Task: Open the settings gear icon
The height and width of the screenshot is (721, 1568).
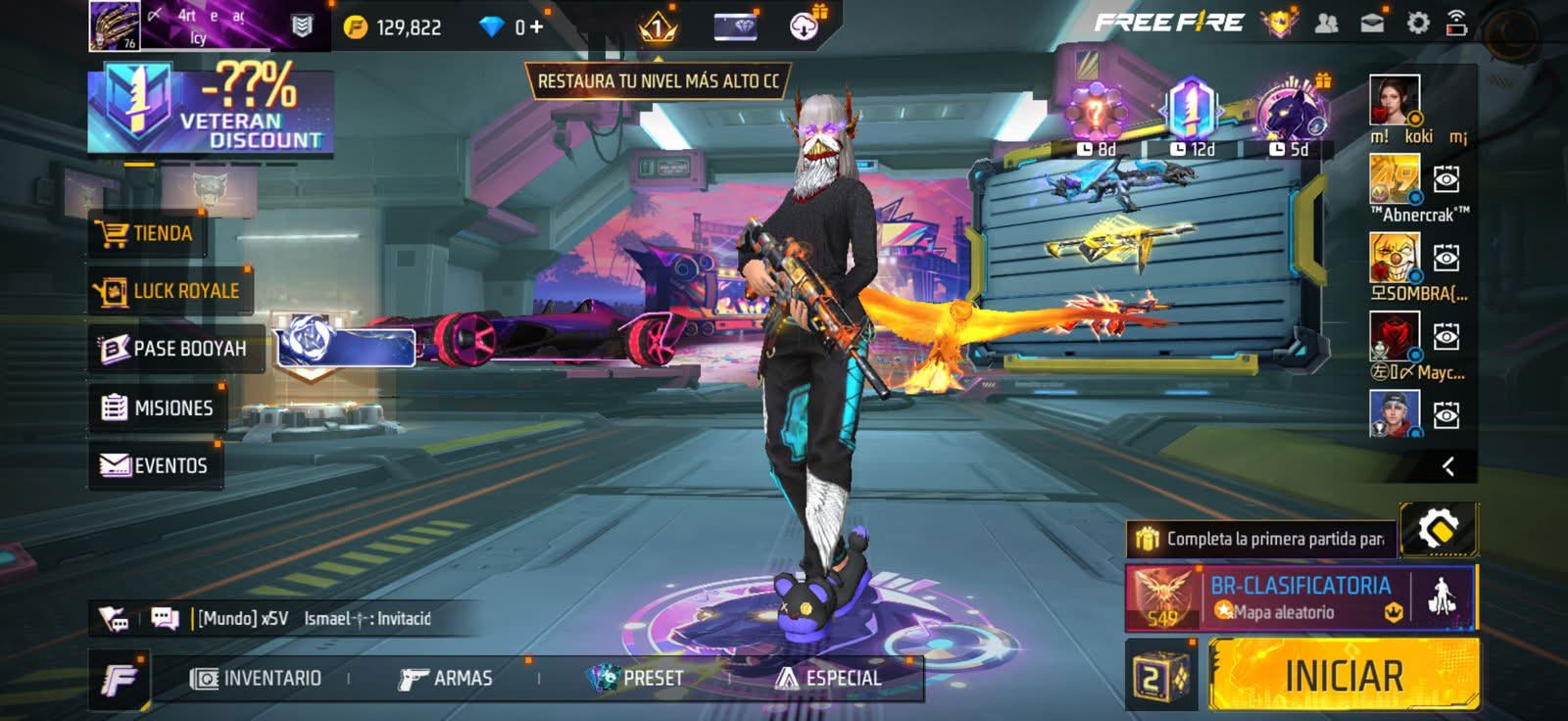Action: [x=1418, y=24]
